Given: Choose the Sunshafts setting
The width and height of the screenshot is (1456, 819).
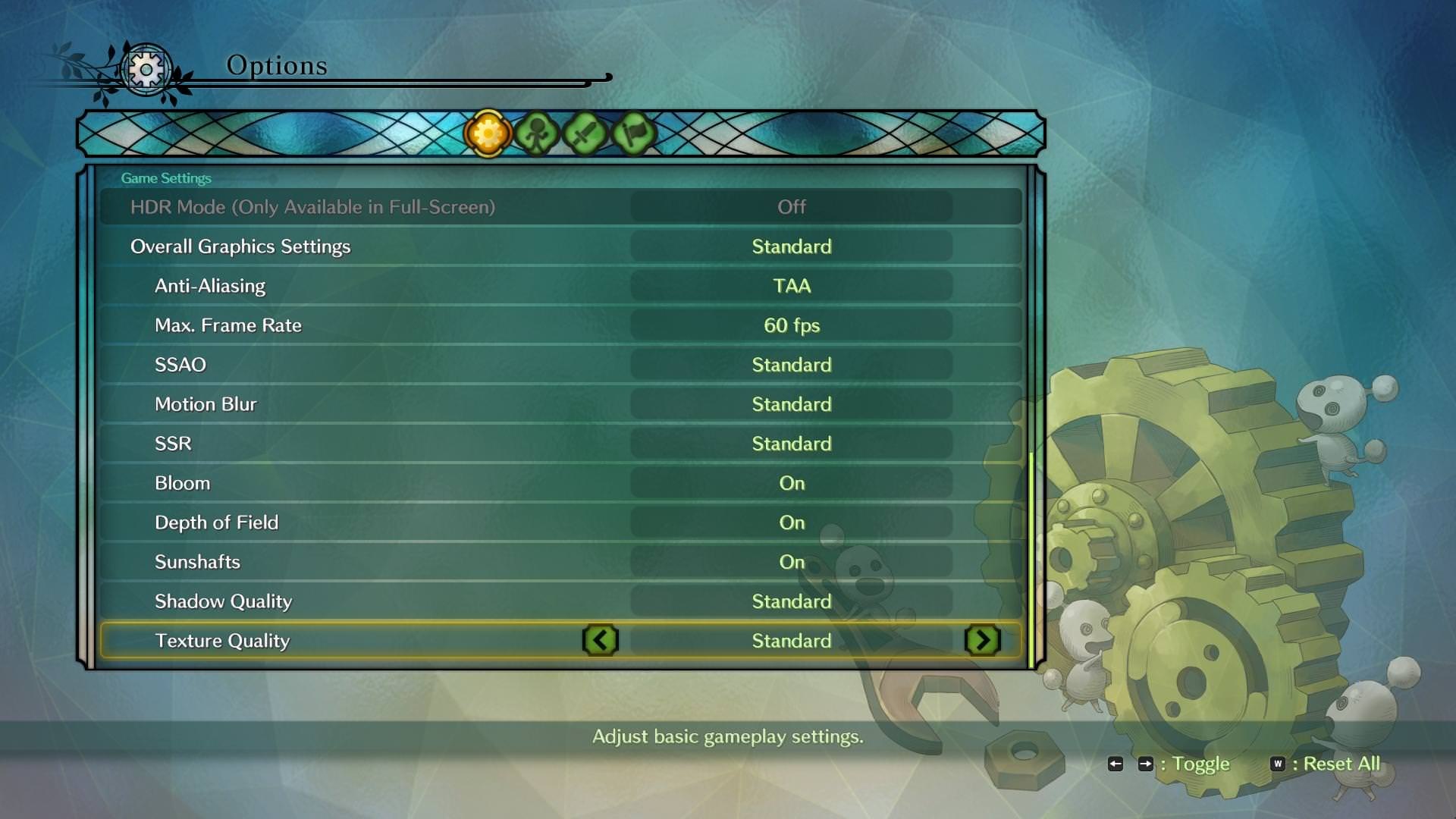Looking at the screenshot, I should [x=561, y=562].
